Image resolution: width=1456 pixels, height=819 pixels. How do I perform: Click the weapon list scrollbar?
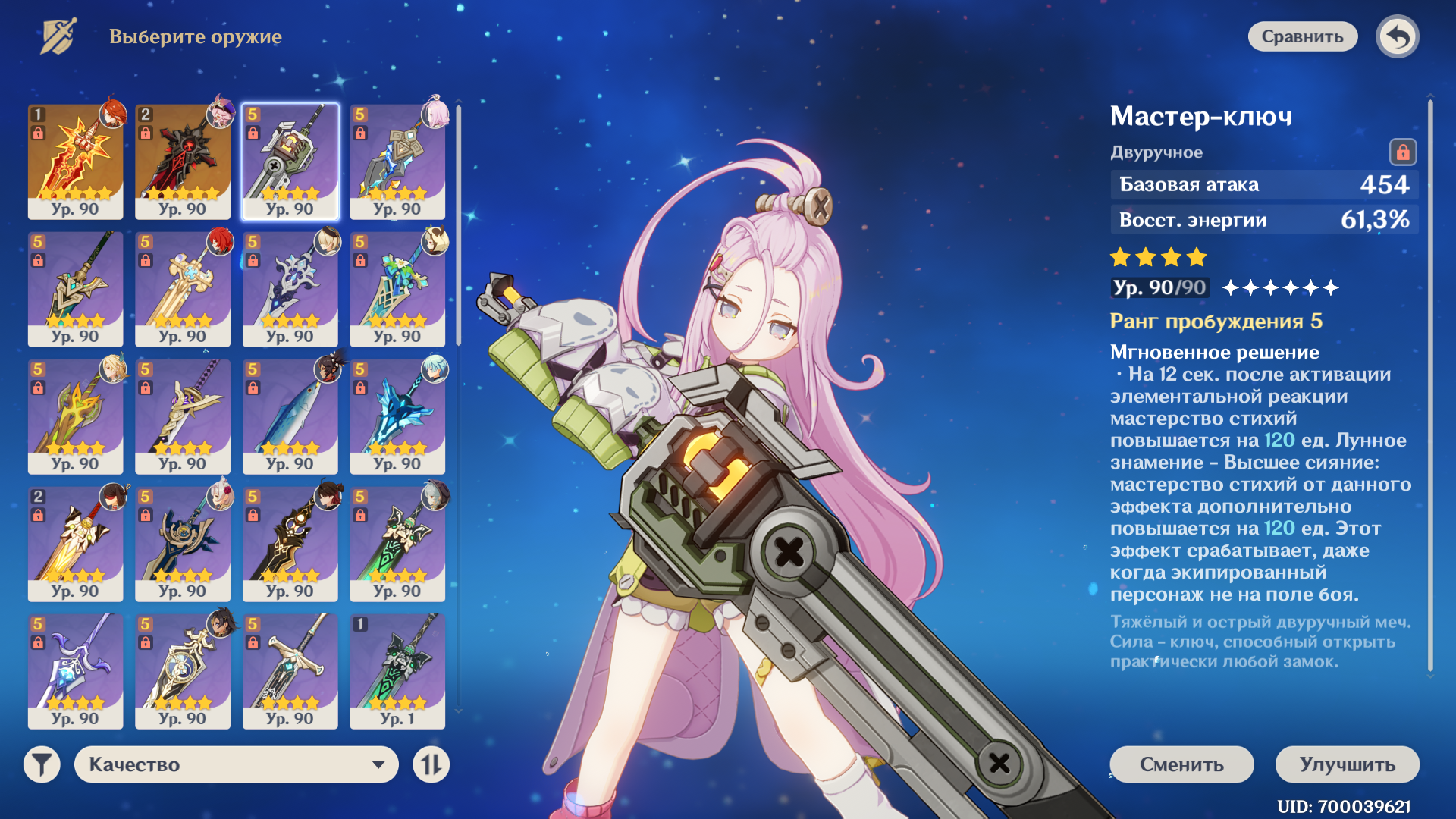point(458,227)
